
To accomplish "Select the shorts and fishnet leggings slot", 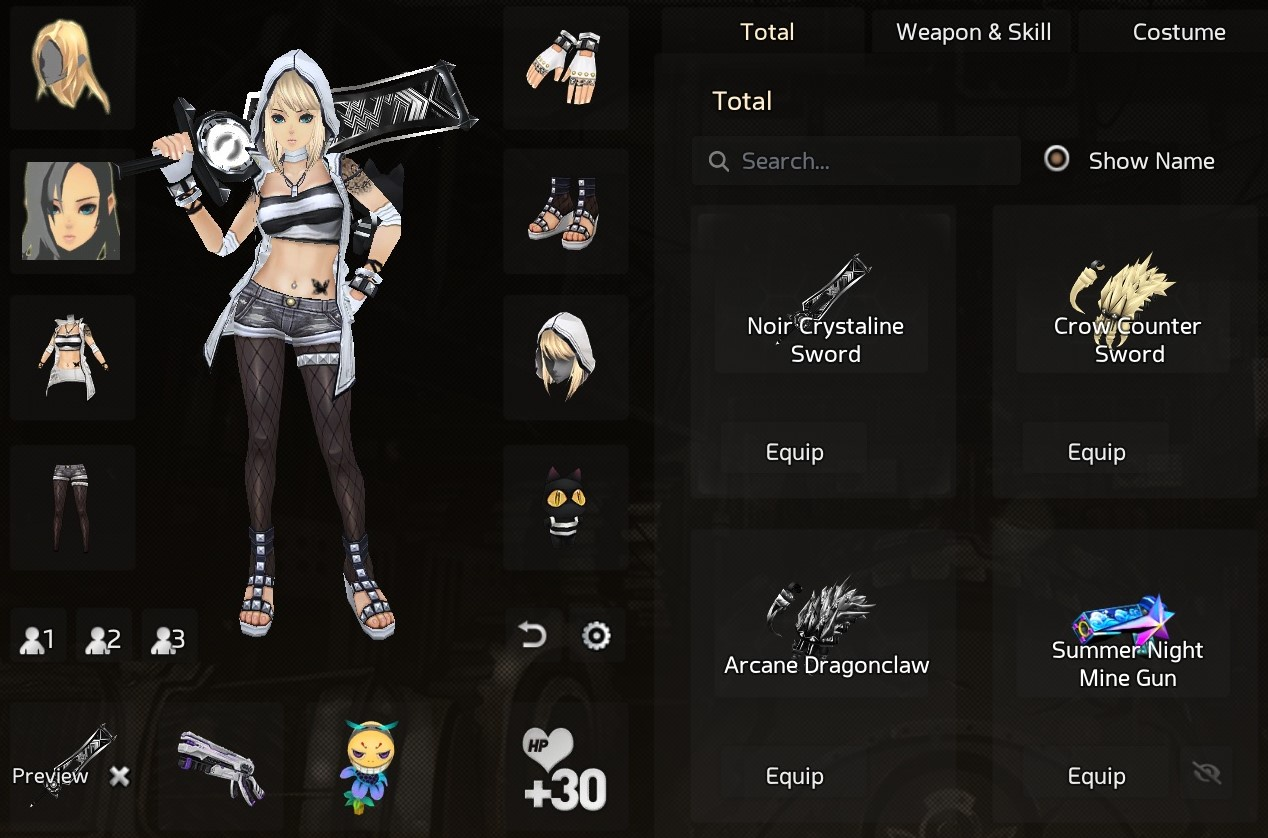I will (72, 506).
